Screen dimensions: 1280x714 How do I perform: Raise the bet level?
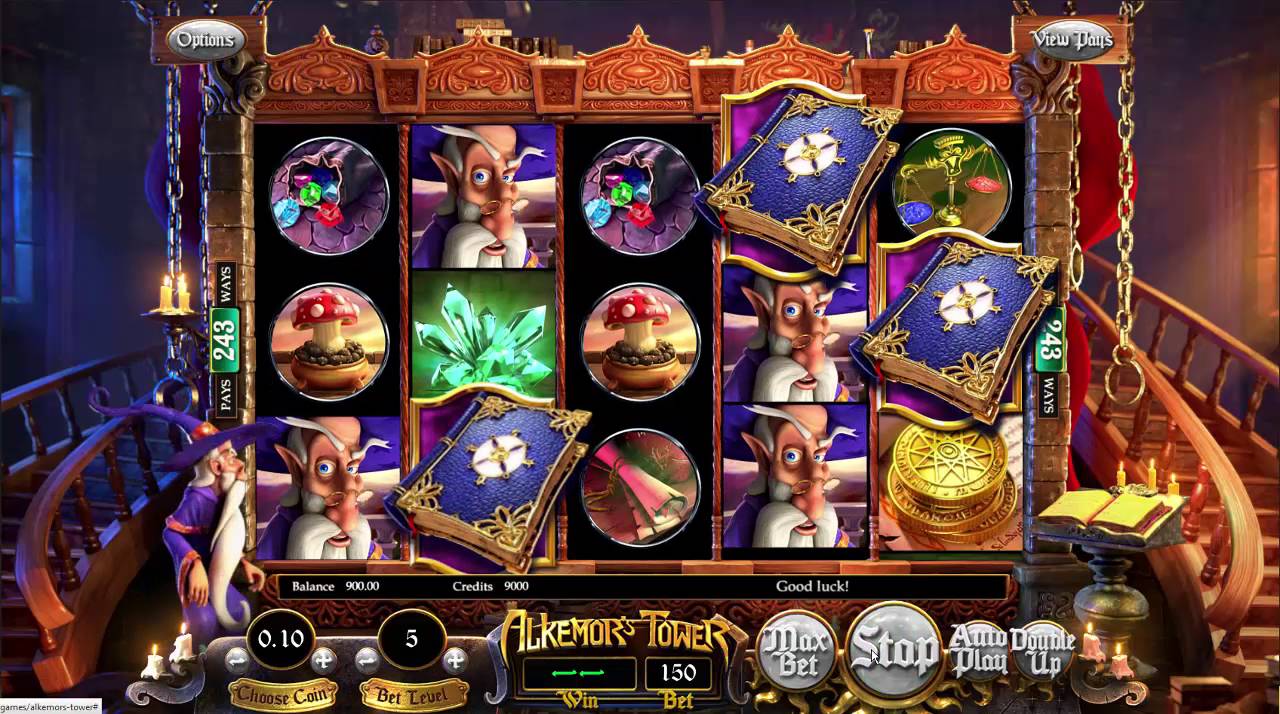(x=455, y=660)
